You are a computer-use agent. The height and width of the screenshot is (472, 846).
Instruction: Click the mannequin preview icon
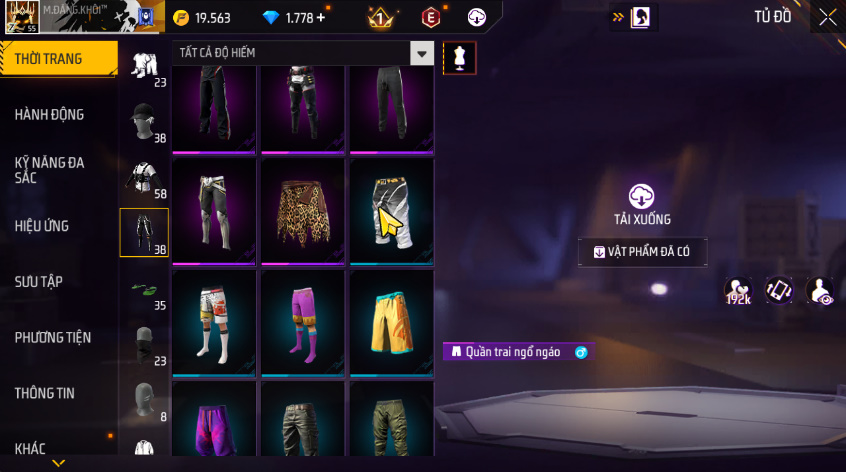click(x=460, y=57)
